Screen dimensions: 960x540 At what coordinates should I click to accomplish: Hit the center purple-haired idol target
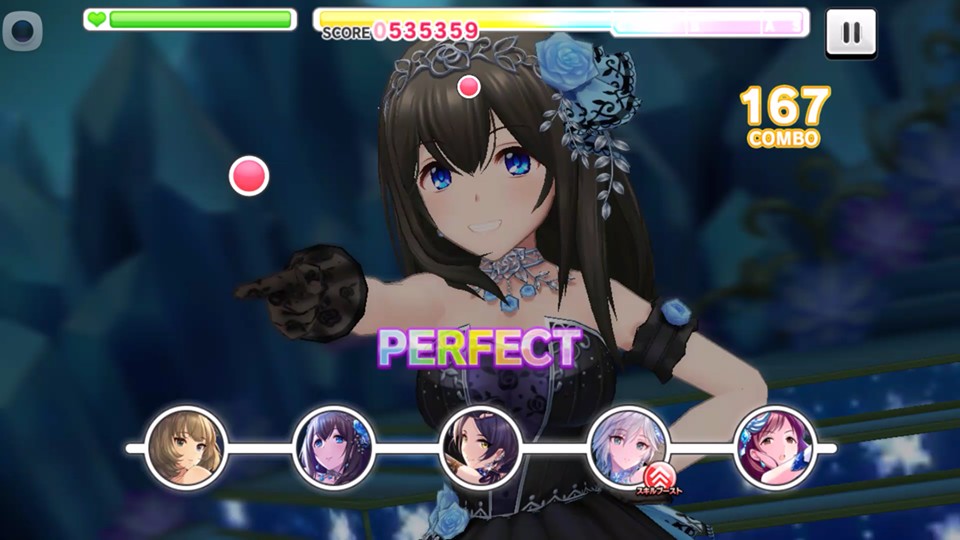pyautogui.click(x=481, y=446)
